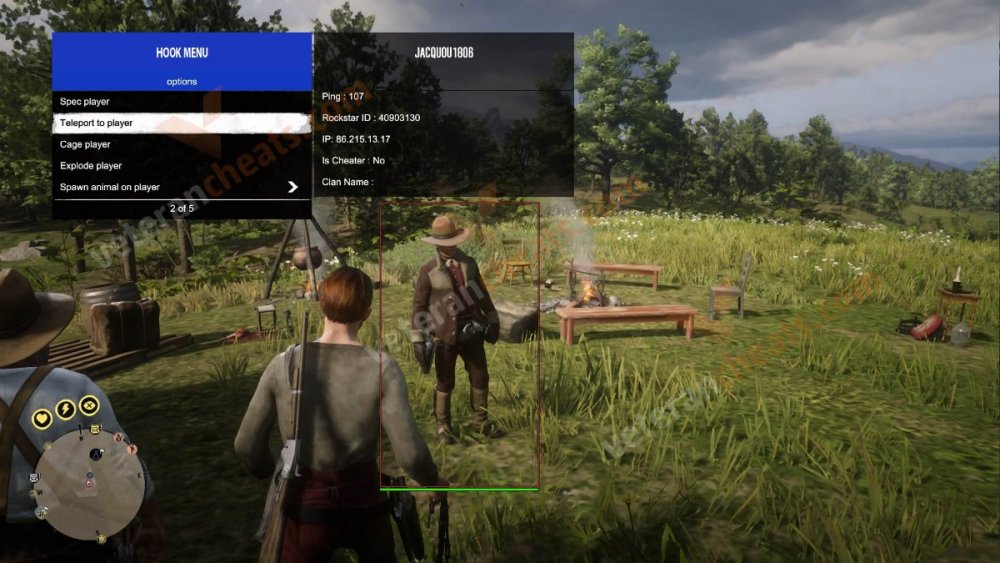Click the lightning bolt stamina core icon

coord(65,409)
